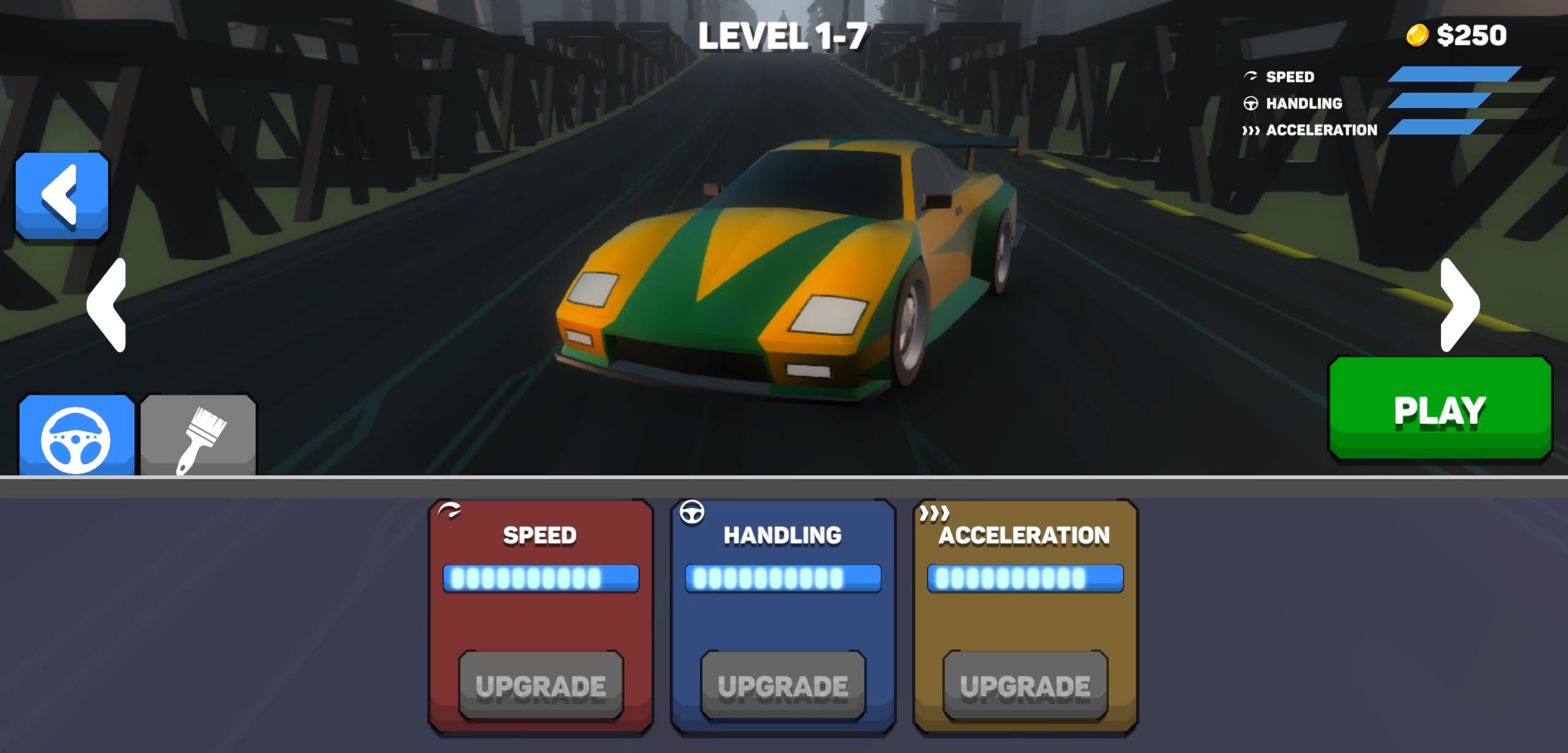Click the speedometer icon beside SPEED stat

click(1249, 76)
